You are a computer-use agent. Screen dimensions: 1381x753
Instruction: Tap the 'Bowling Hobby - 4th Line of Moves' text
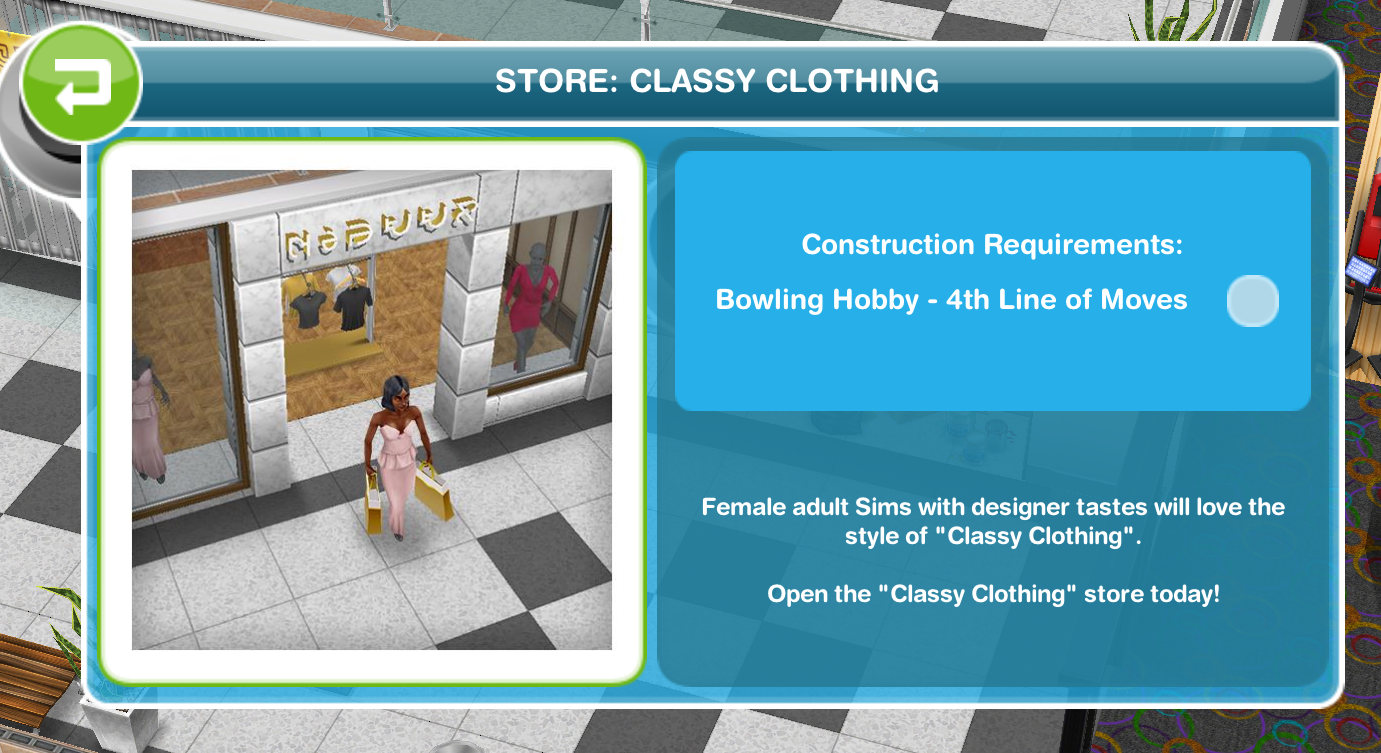[950, 299]
